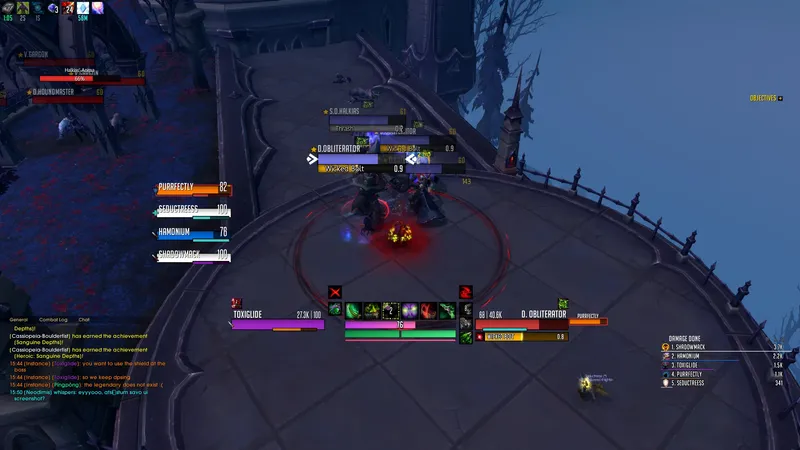Select Purrfectly's party frame
This screenshot has width=800, height=450.
(194, 188)
